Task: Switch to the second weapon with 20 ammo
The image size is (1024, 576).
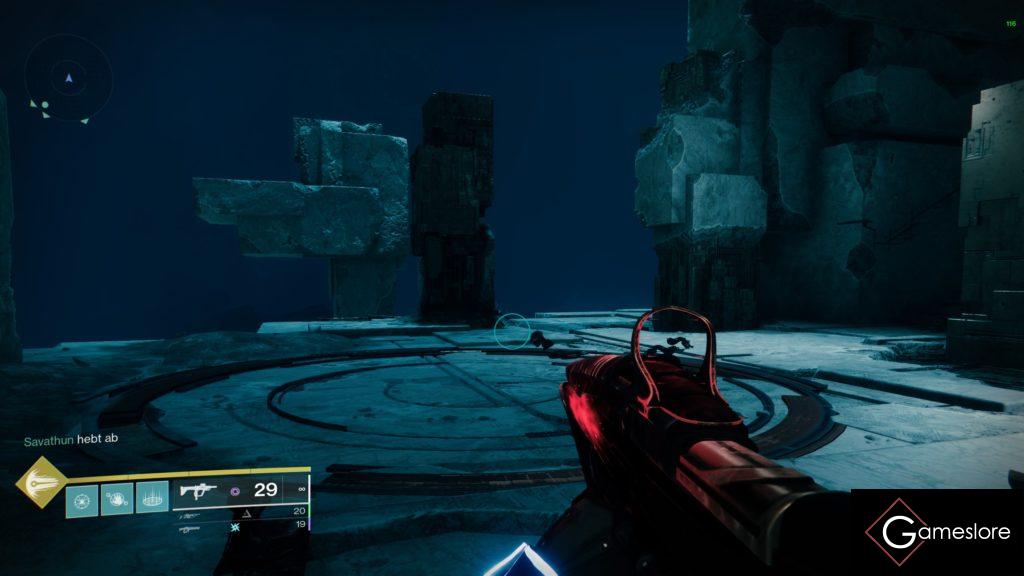Action: [190, 512]
